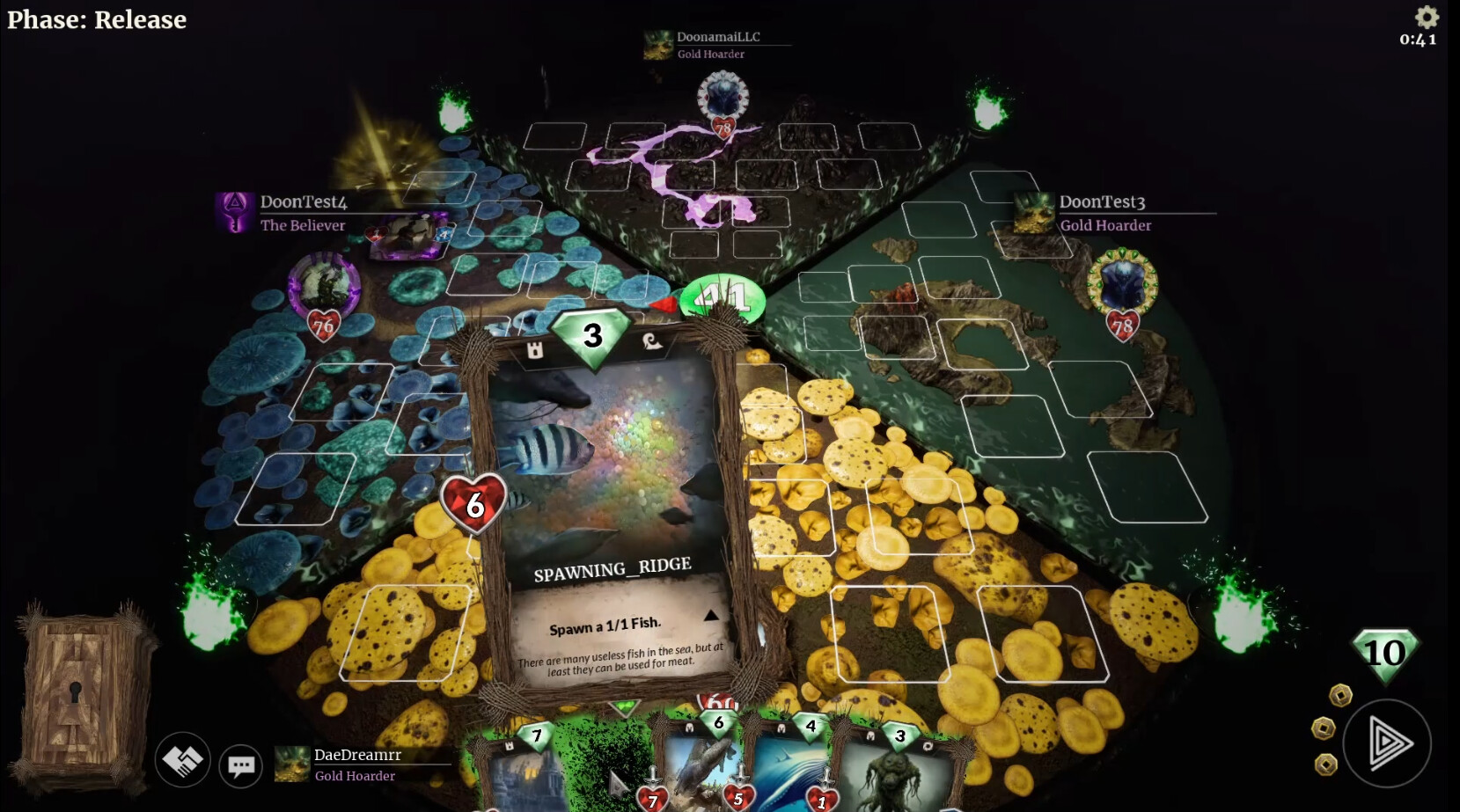Open the chat bubble icon

(x=240, y=765)
